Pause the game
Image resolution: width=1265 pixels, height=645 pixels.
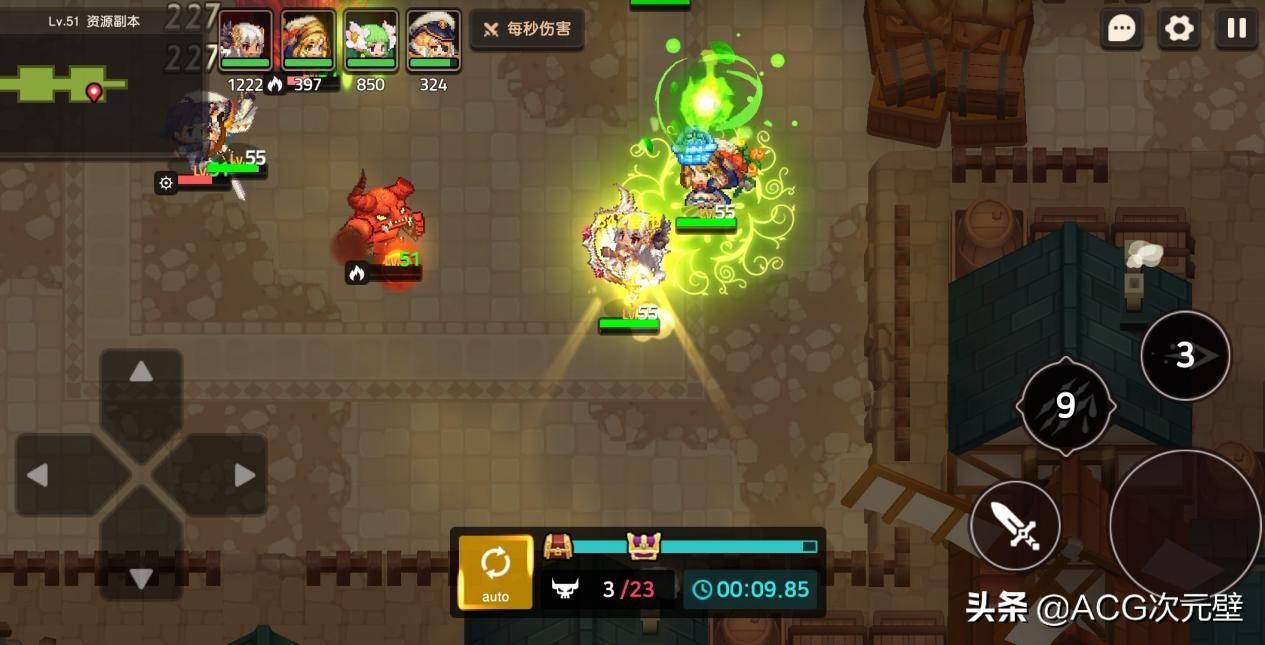(x=1237, y=29)
